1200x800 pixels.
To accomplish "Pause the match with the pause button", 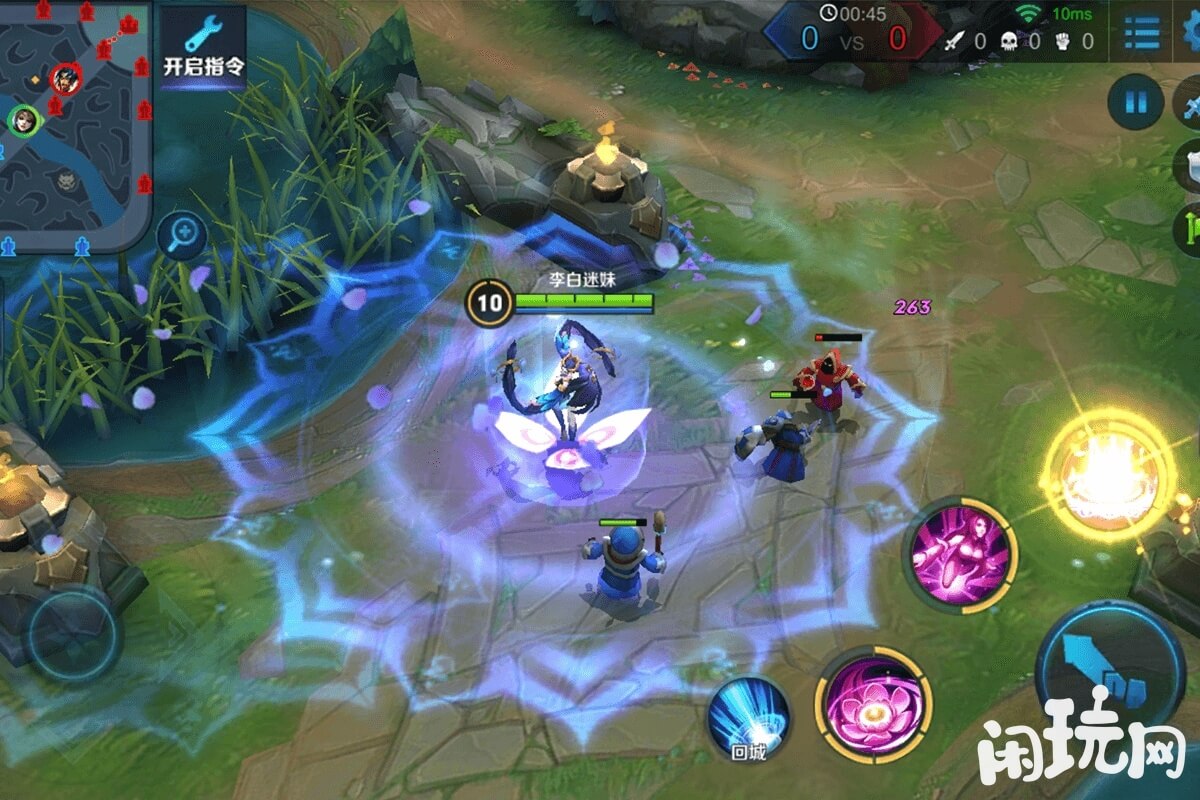I will tap(1135, 102).
